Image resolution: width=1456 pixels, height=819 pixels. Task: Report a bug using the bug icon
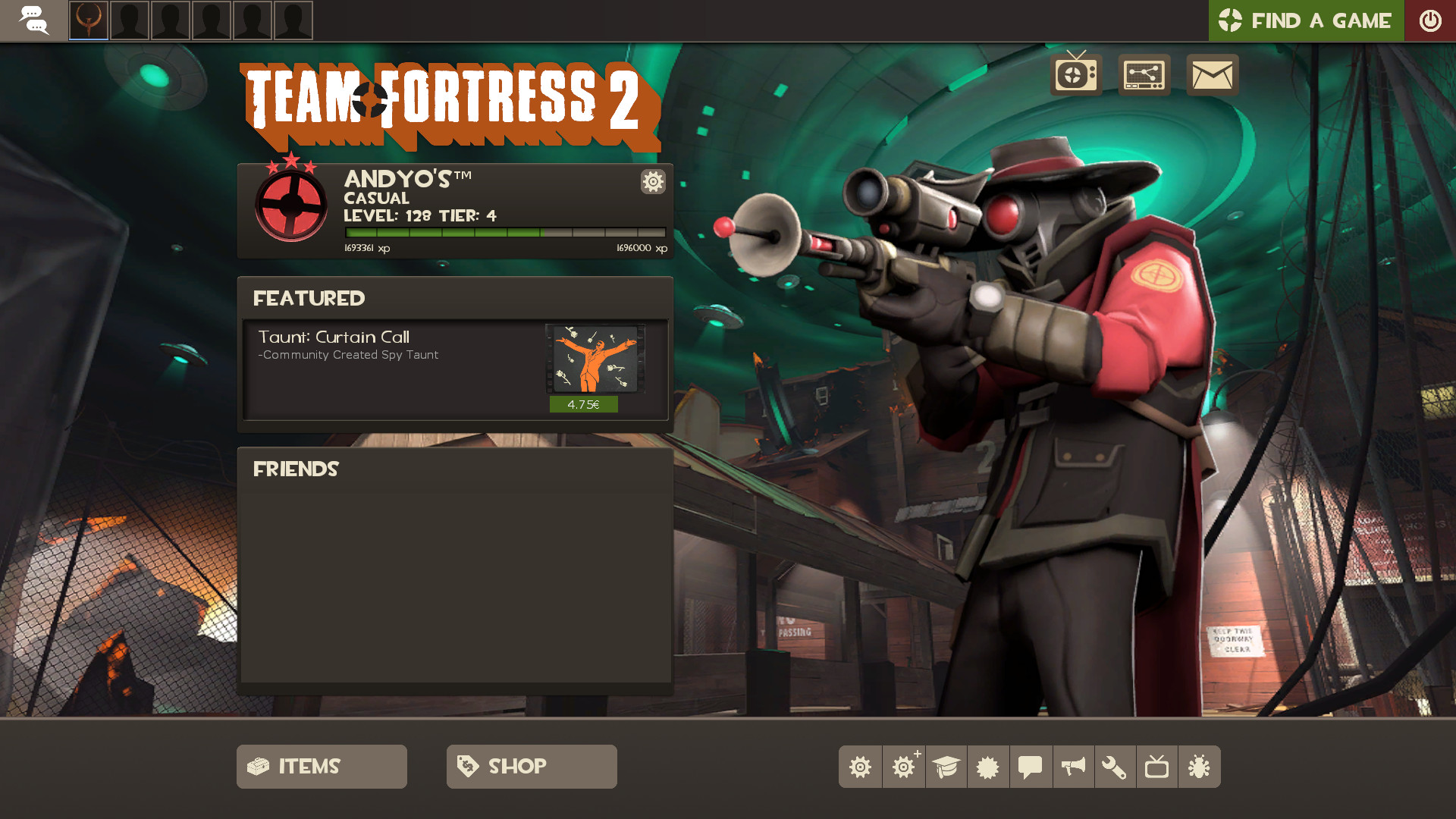tap(1199, 767)
